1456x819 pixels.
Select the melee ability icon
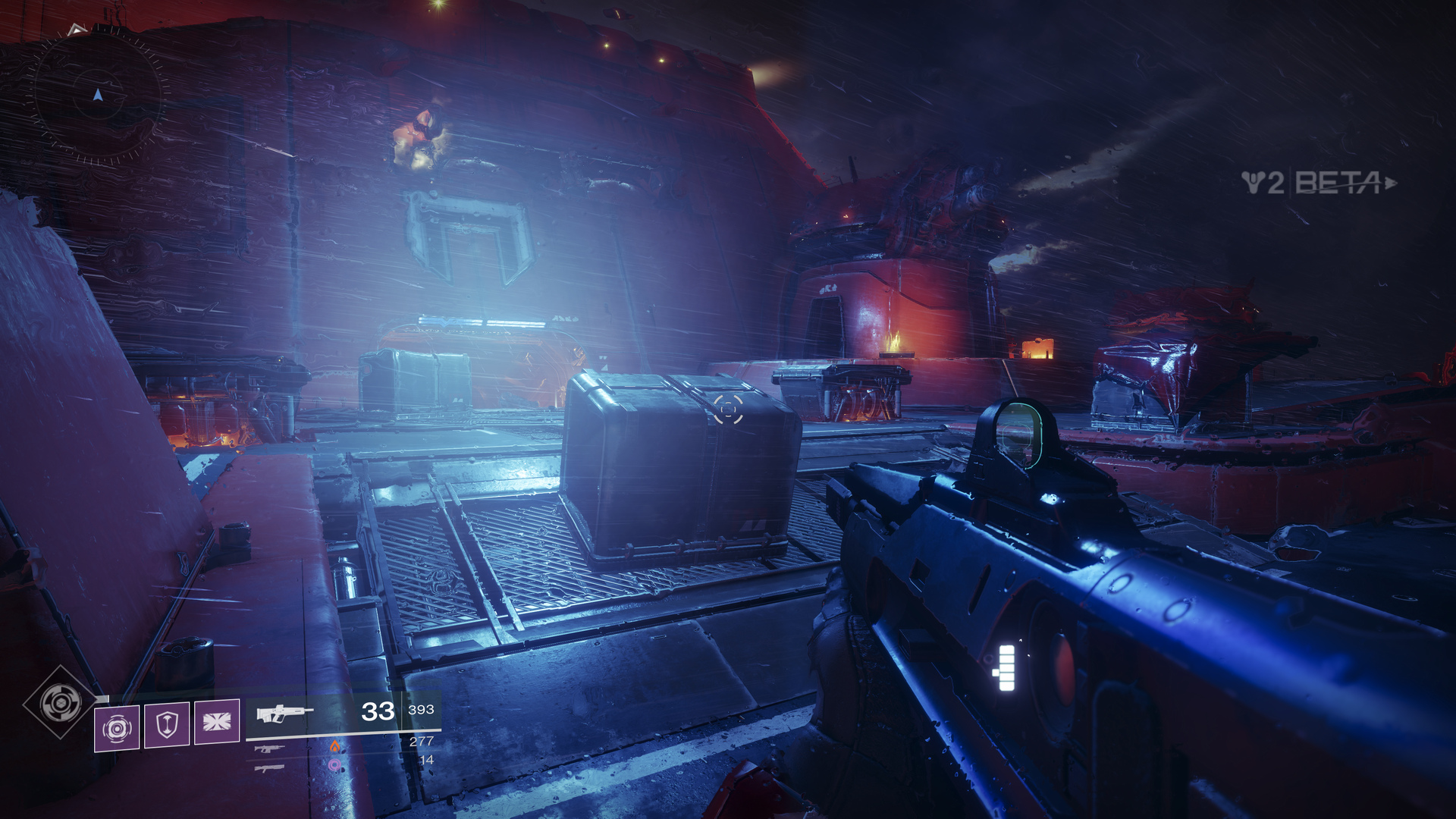[217, 721]
